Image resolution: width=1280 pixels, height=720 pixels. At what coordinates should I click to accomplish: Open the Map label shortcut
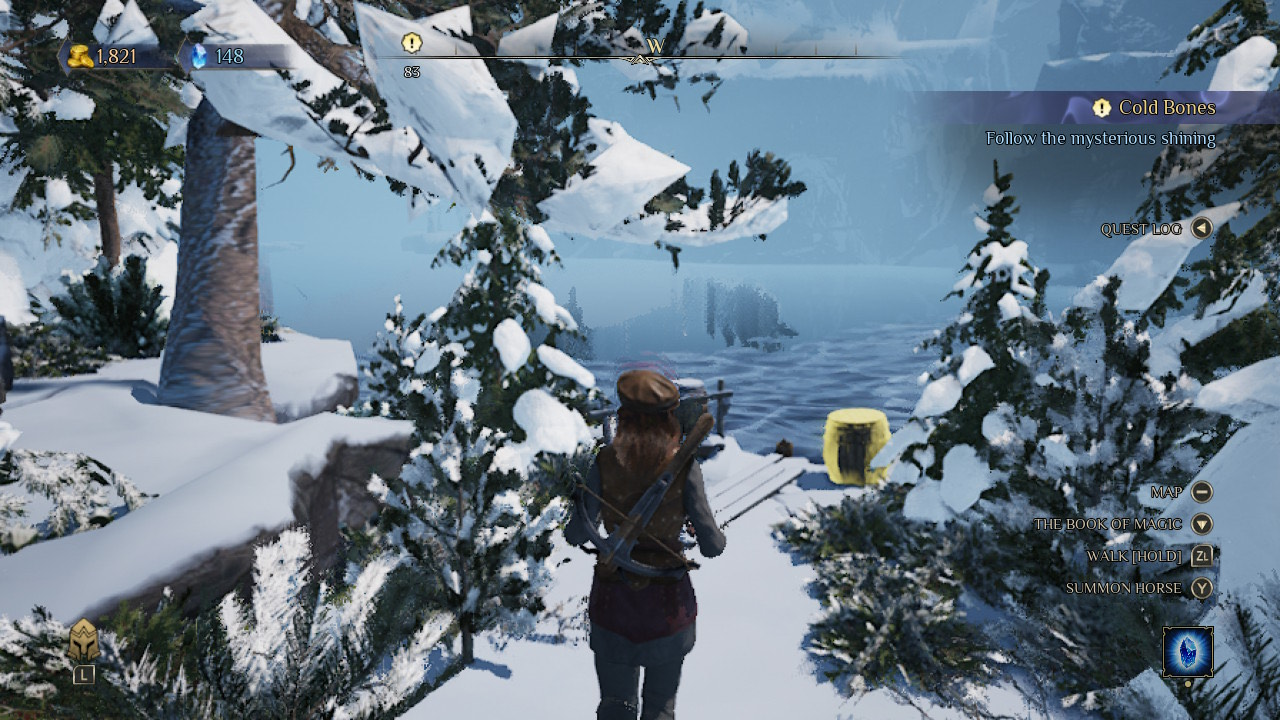(1166, 492)
